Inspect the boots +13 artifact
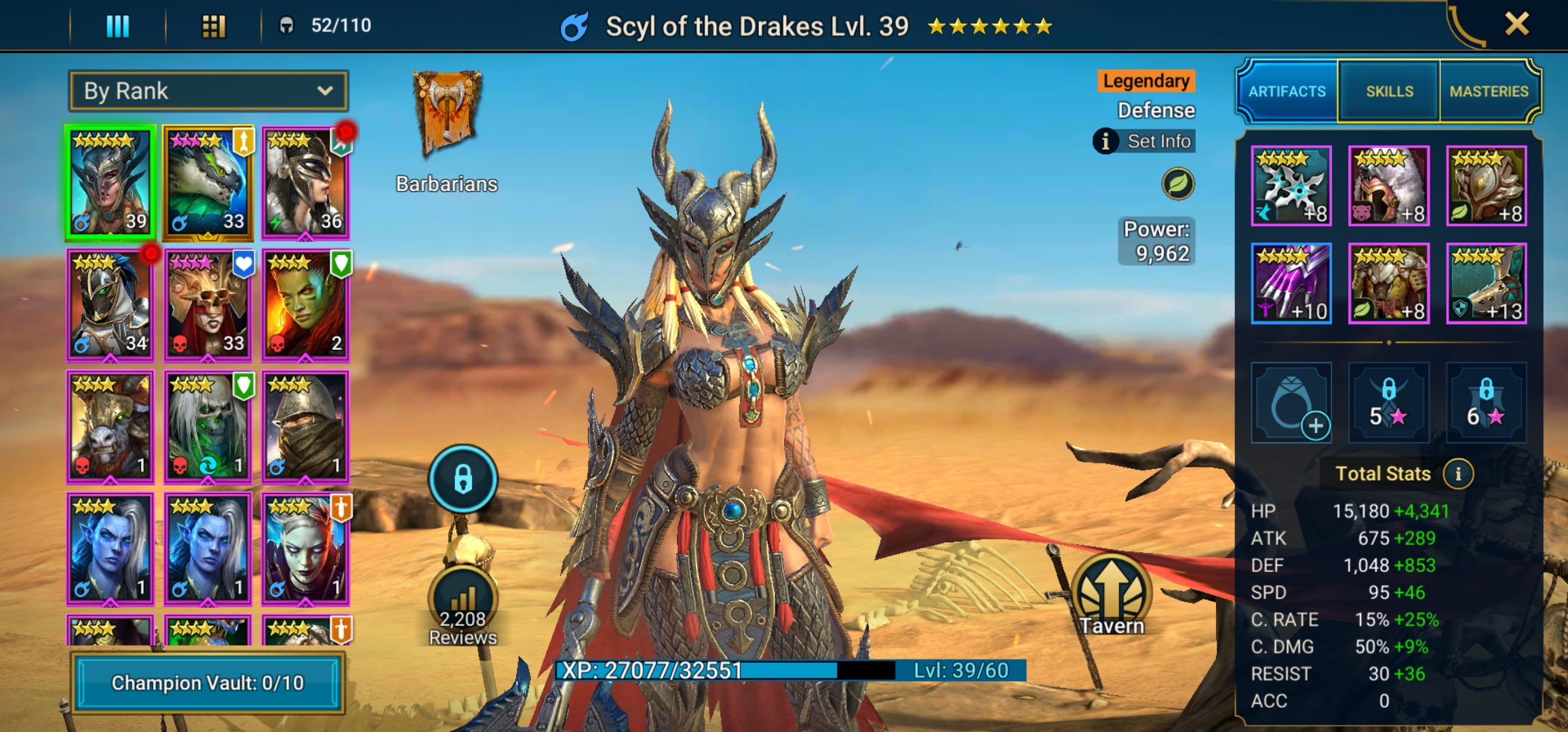 click(x=1486, y=283)
